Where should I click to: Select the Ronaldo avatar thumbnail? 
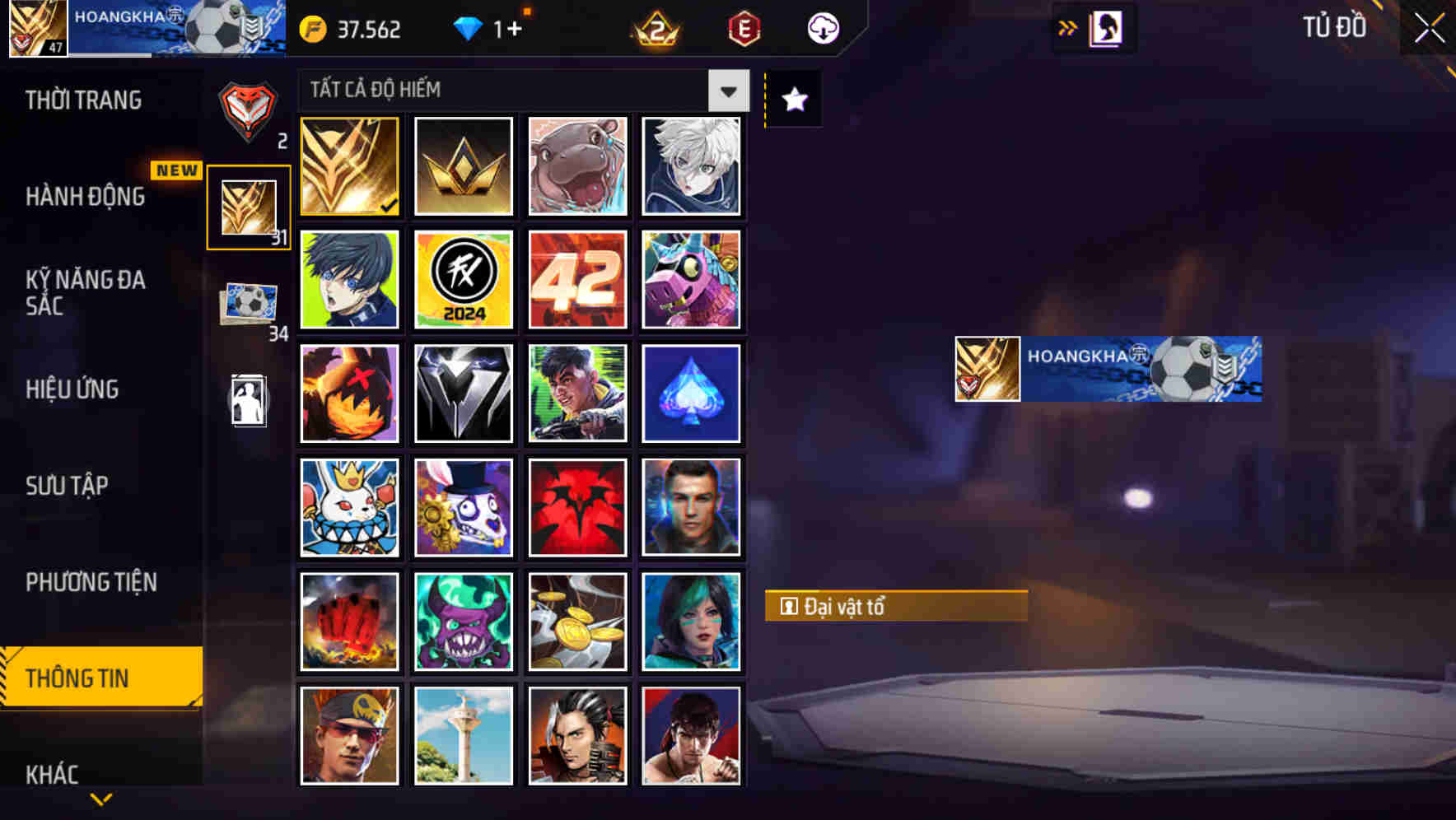(692, 508)
